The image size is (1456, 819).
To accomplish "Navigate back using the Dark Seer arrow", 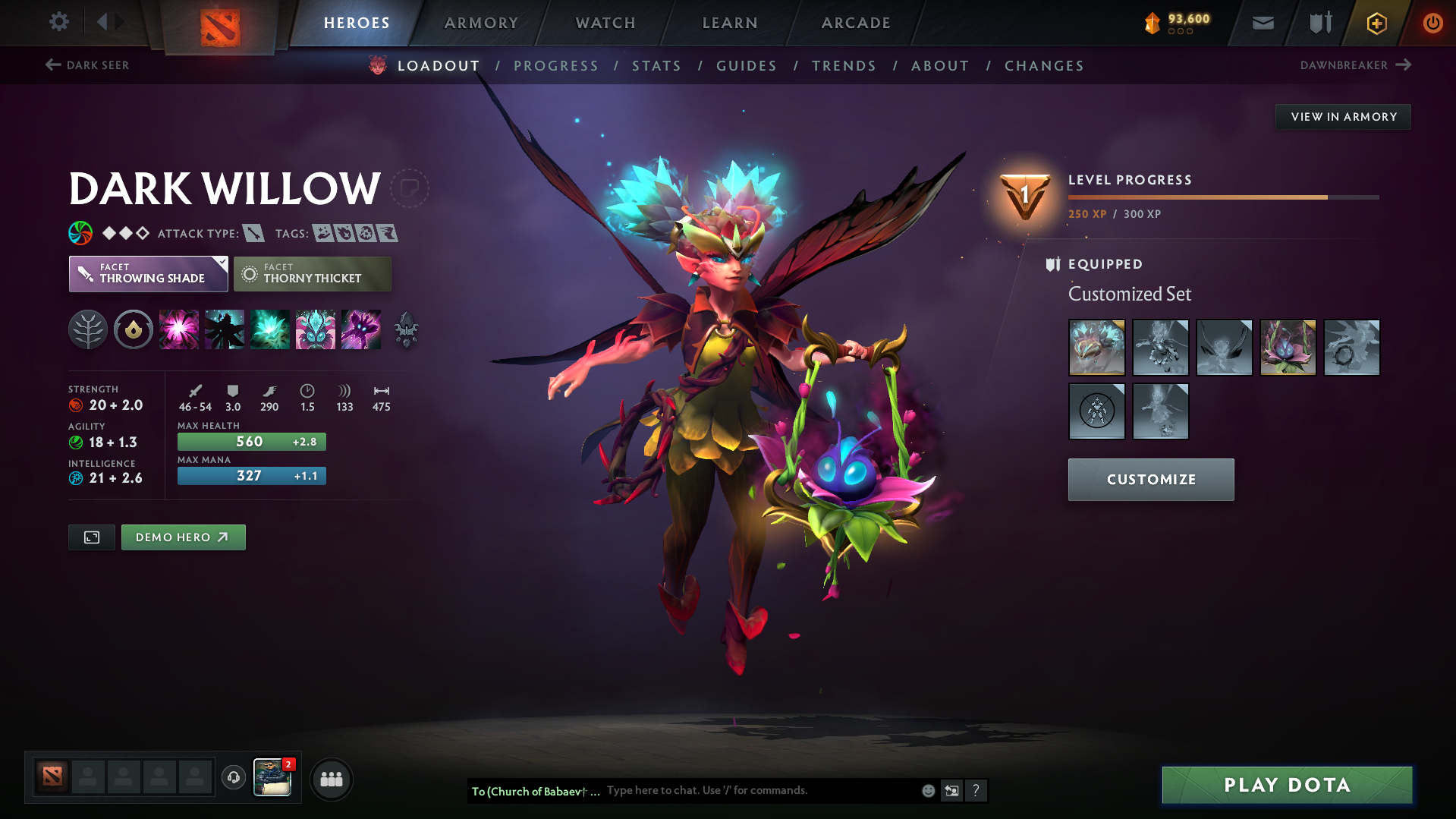I will pos(52,65).
